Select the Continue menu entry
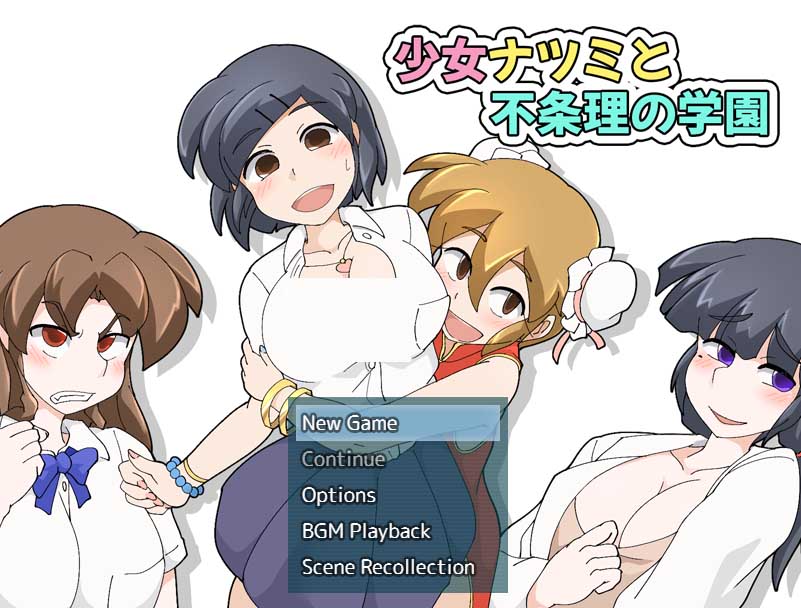The height and width of the screenshot is (608, 801). [x=343, y=459]
